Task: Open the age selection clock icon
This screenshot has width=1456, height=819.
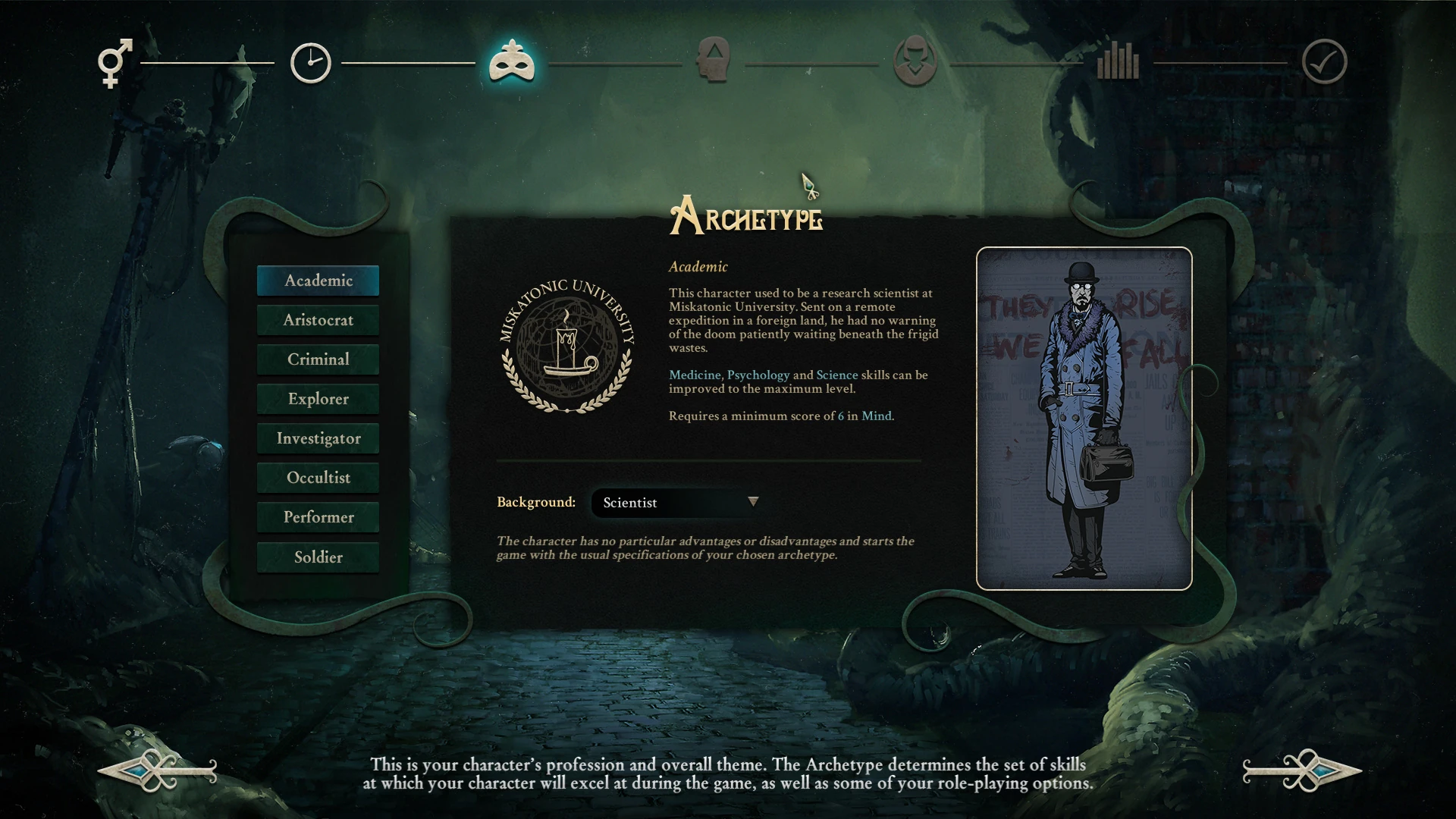Action: 310,63
